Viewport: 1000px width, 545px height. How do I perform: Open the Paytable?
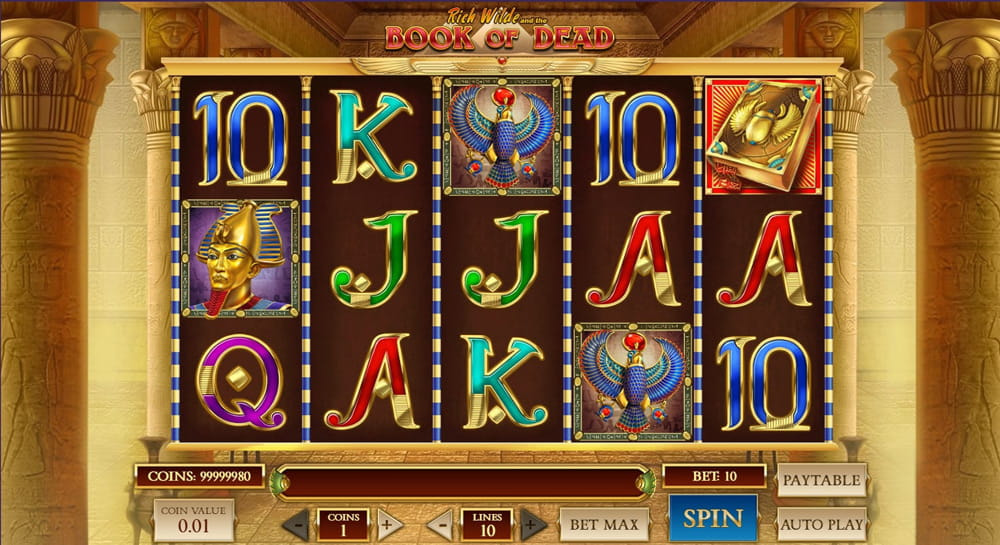click(x=821, y=480)
